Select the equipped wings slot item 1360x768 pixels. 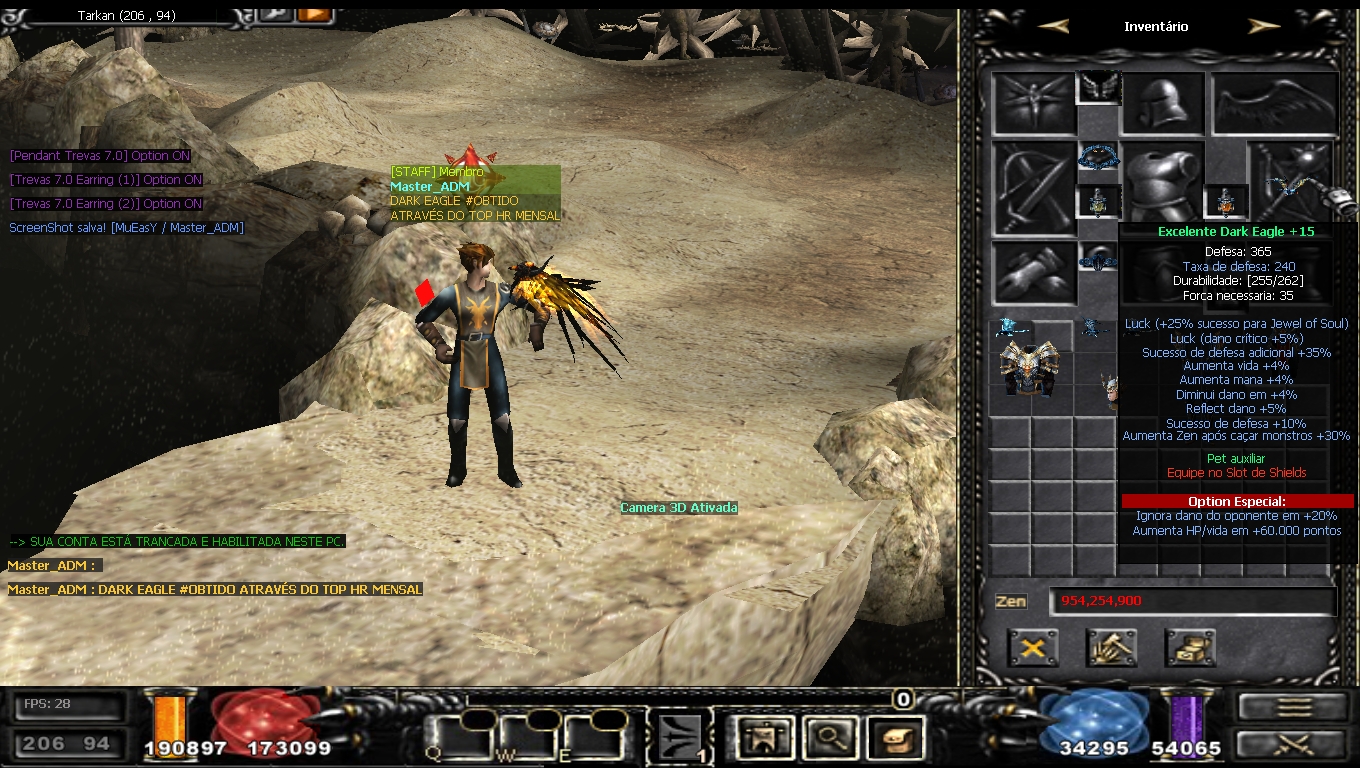(x=1275, y=104)
